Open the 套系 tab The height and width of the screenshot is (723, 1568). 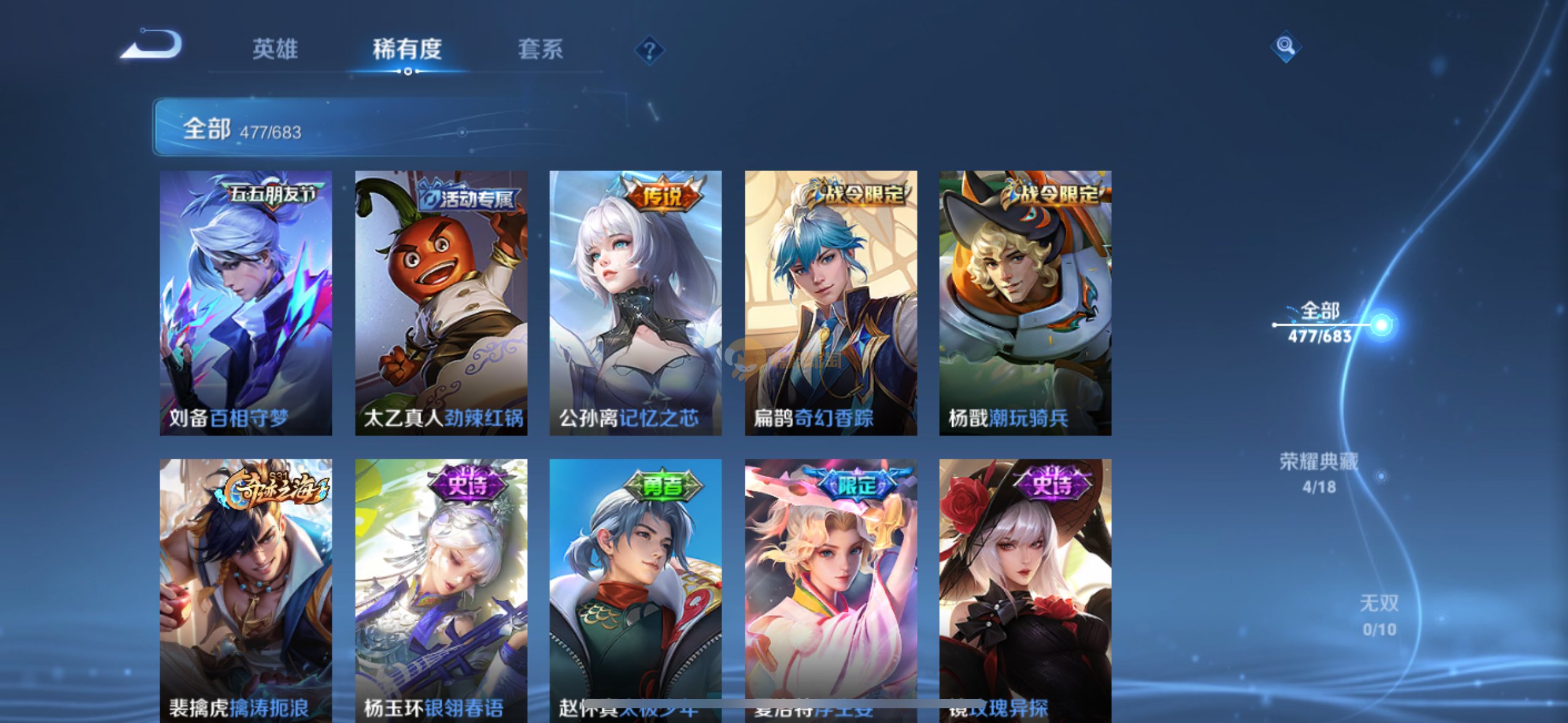click(x=540, y=49)
